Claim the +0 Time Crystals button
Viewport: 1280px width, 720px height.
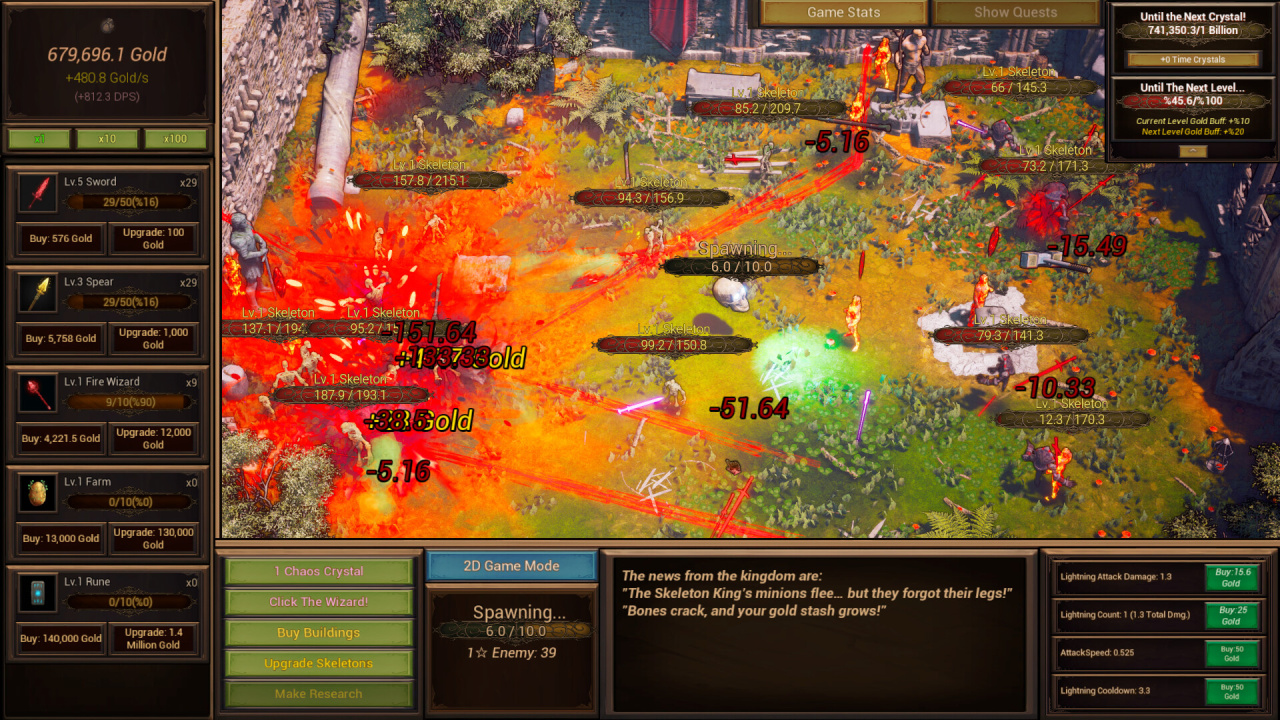click(1191, 60)
